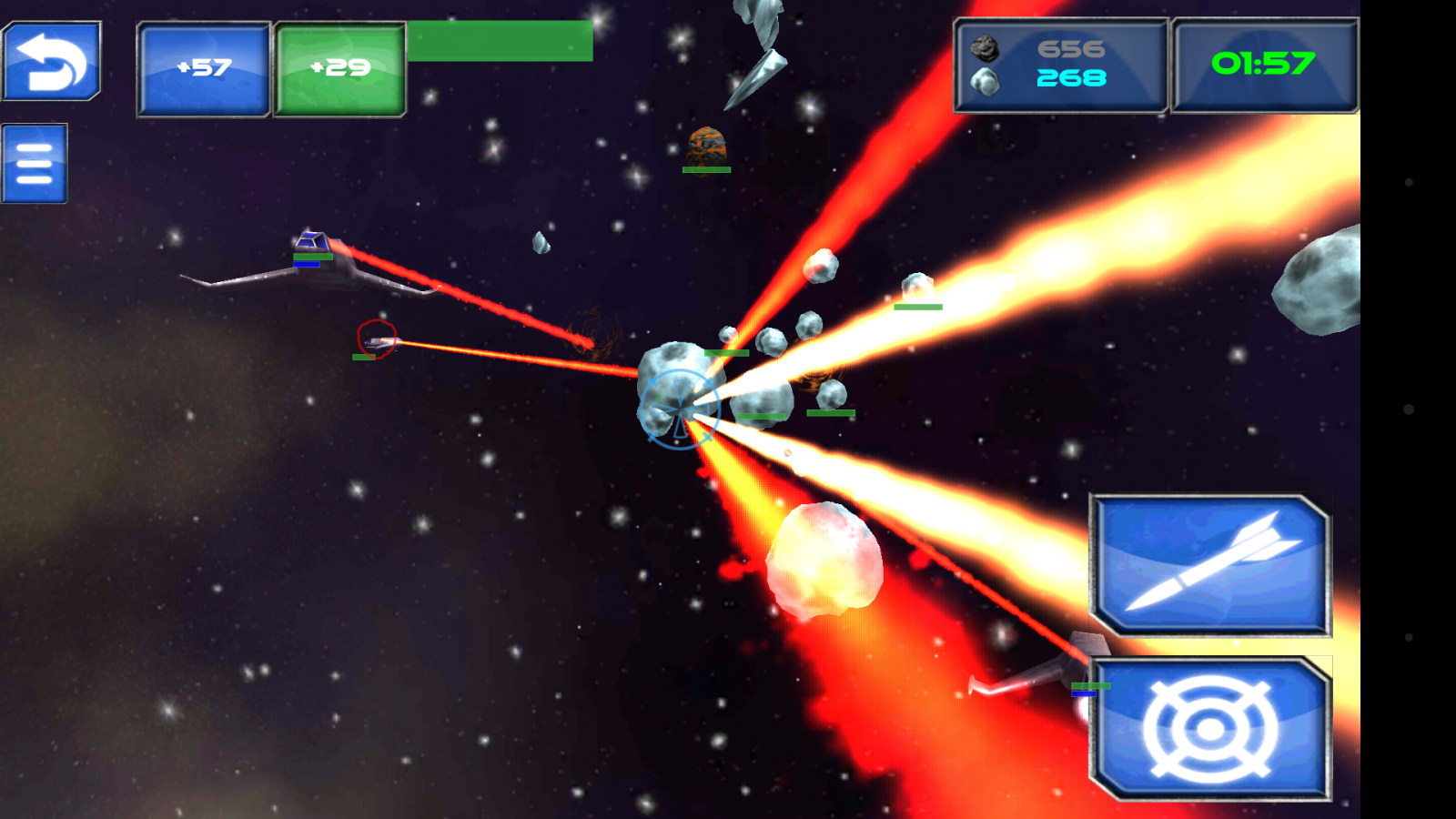The height and width of the screenshot is (819, 1456).
Task: Open the hamburger menu
Action: coord(35,164)
